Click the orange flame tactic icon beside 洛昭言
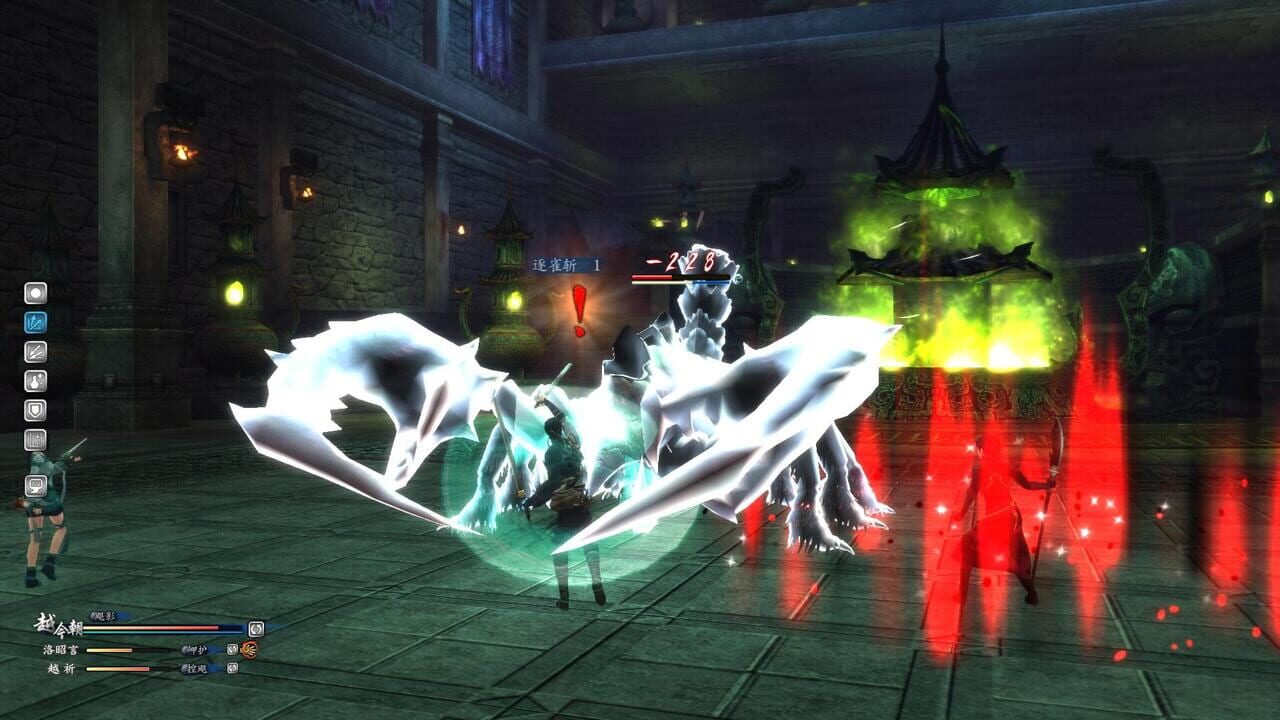Image resolution: width=1280 pixels, height=720 pixels. pos(250,650)
